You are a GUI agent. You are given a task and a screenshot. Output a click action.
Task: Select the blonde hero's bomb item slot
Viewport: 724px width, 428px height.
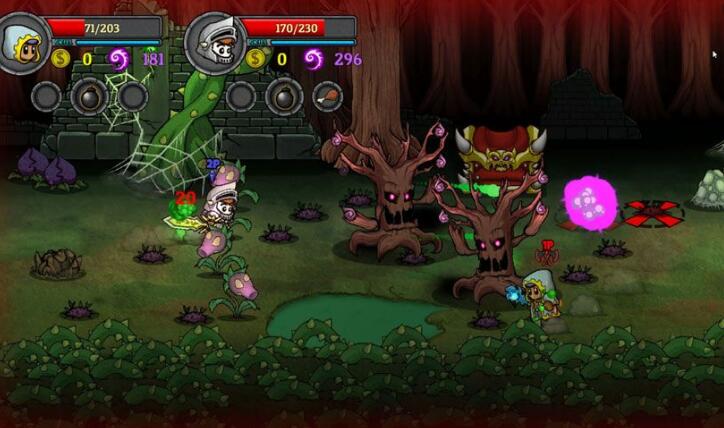89,97
